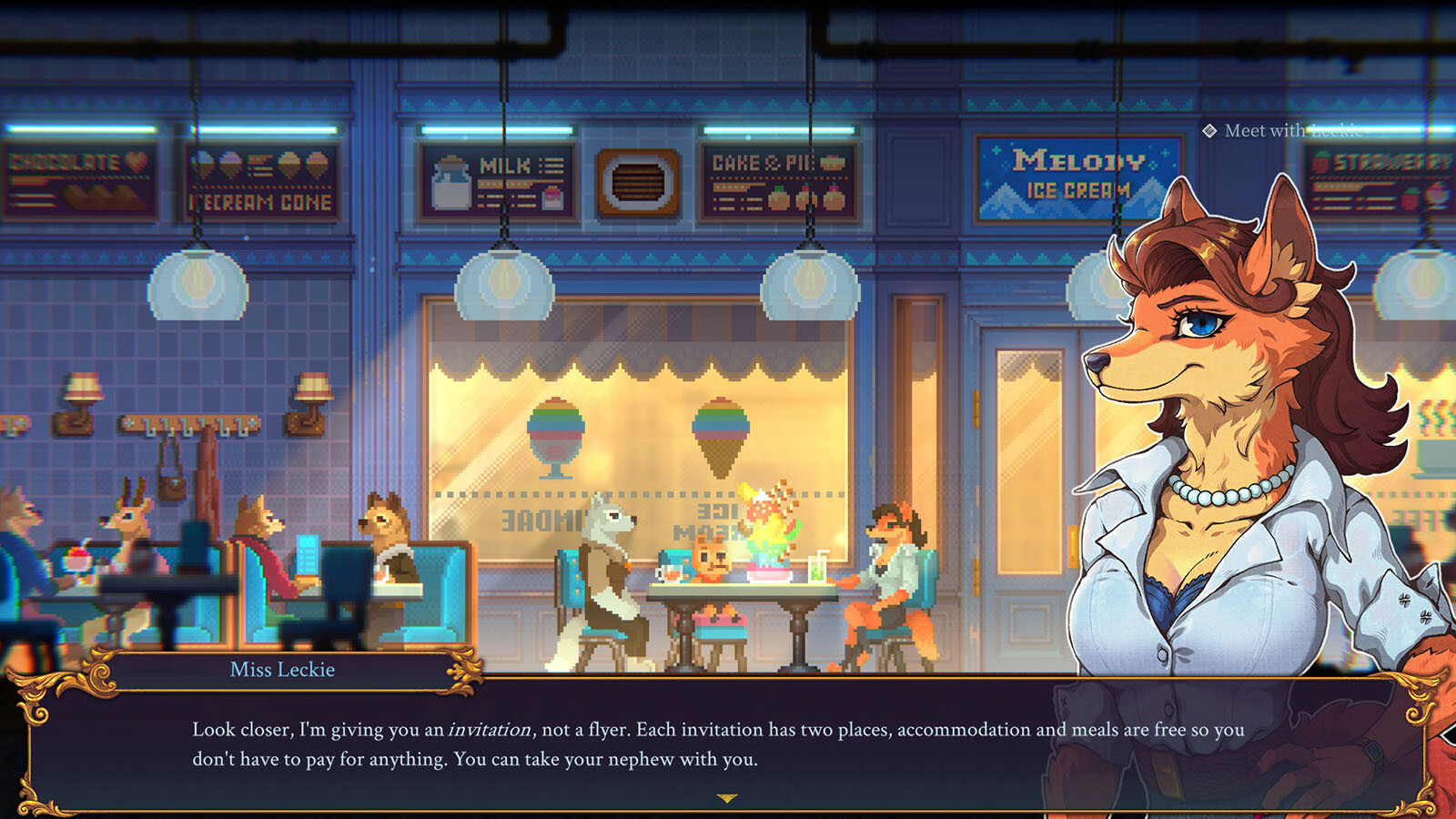
Task: Click the Miss Leckie nameplate
Action: tap(280, 670)
